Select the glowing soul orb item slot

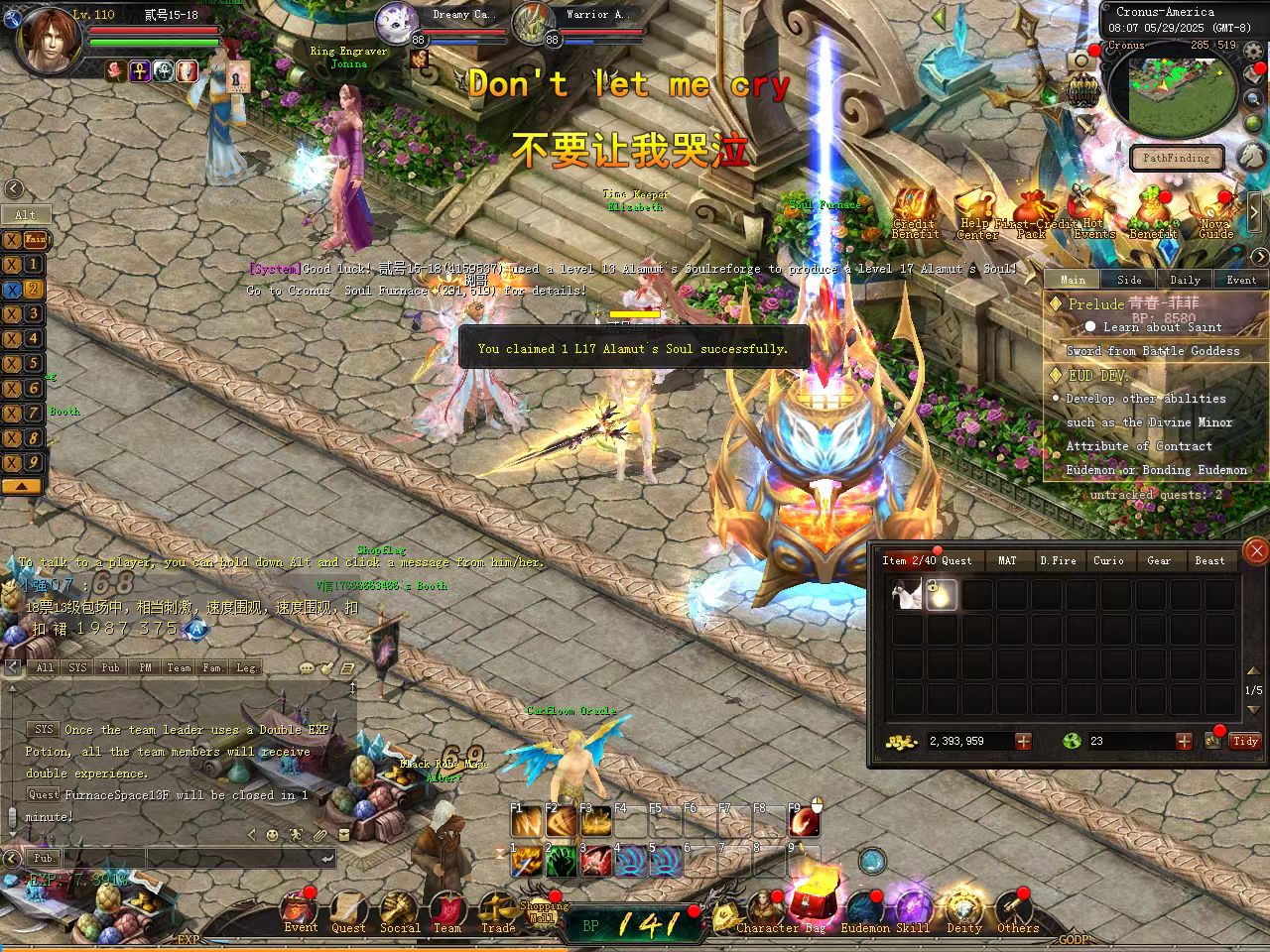point(942,594)
